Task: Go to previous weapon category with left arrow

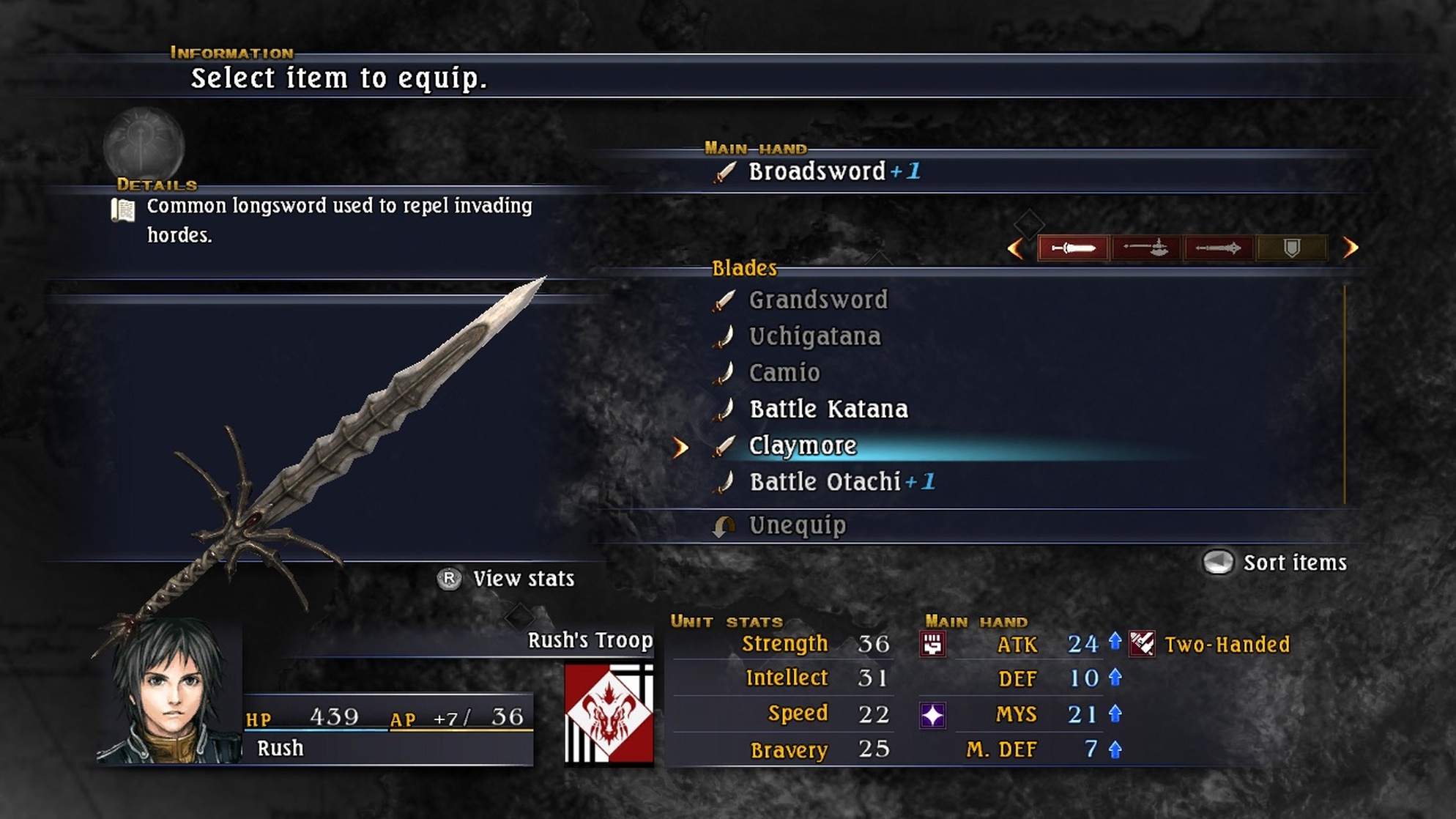Action: click(1015, 248)
